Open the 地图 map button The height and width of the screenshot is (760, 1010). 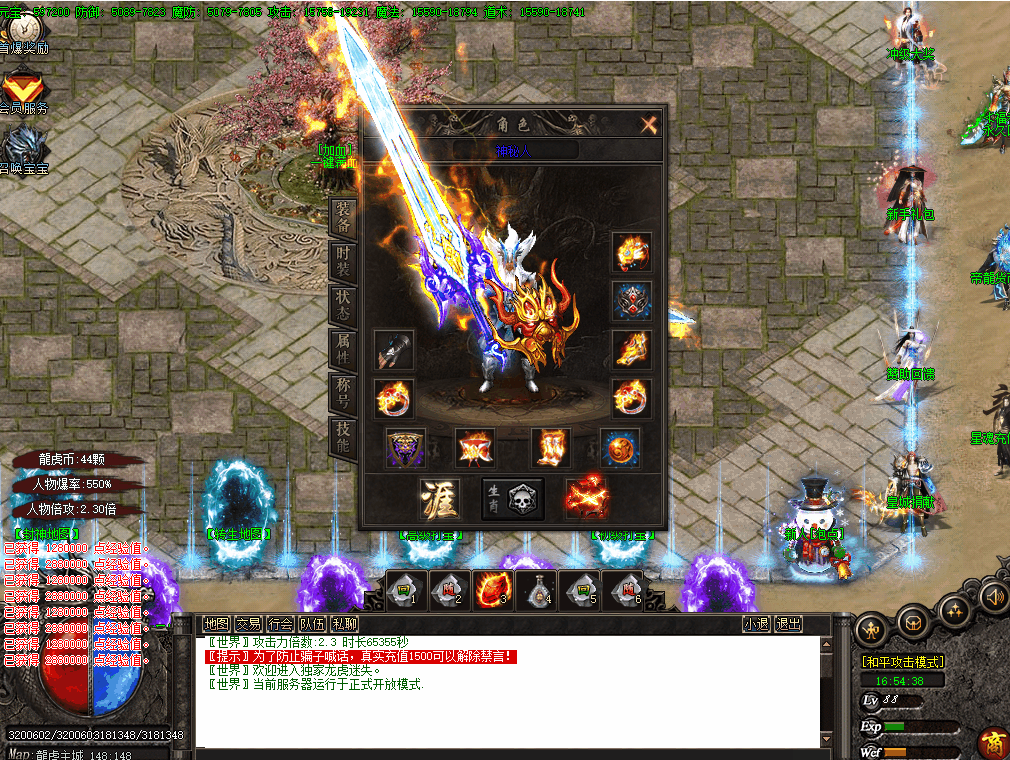(x=217, y=624)
